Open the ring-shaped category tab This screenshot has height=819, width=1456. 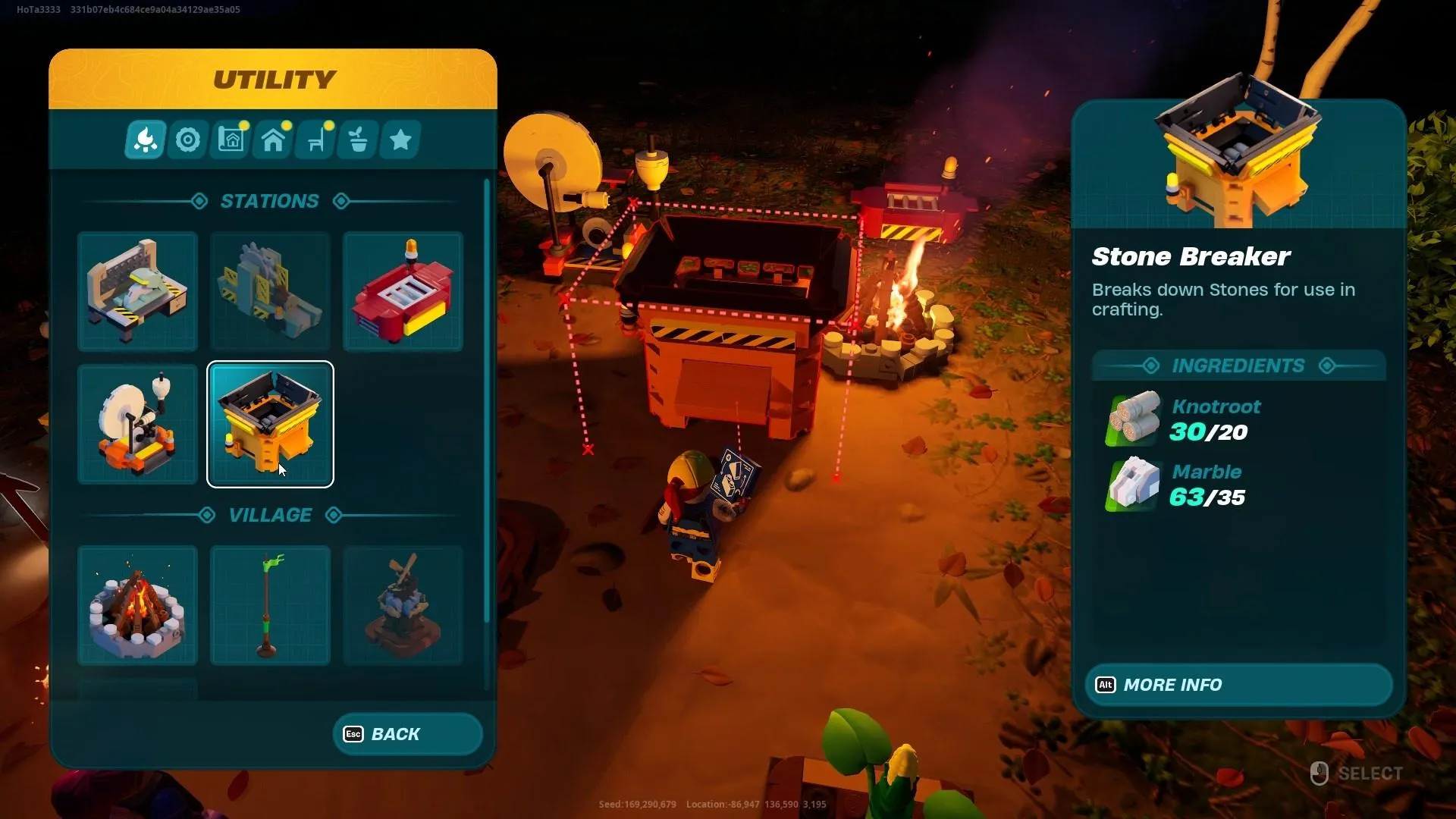188,140
